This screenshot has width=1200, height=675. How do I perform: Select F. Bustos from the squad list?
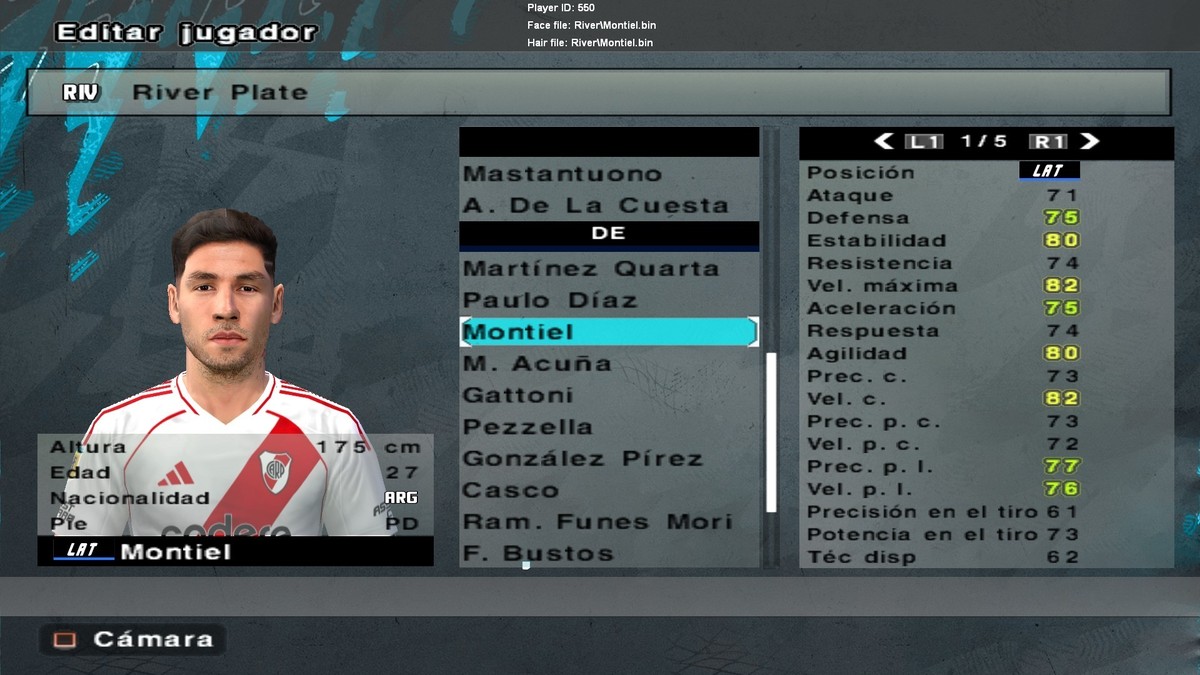click(x=538, y=554)
